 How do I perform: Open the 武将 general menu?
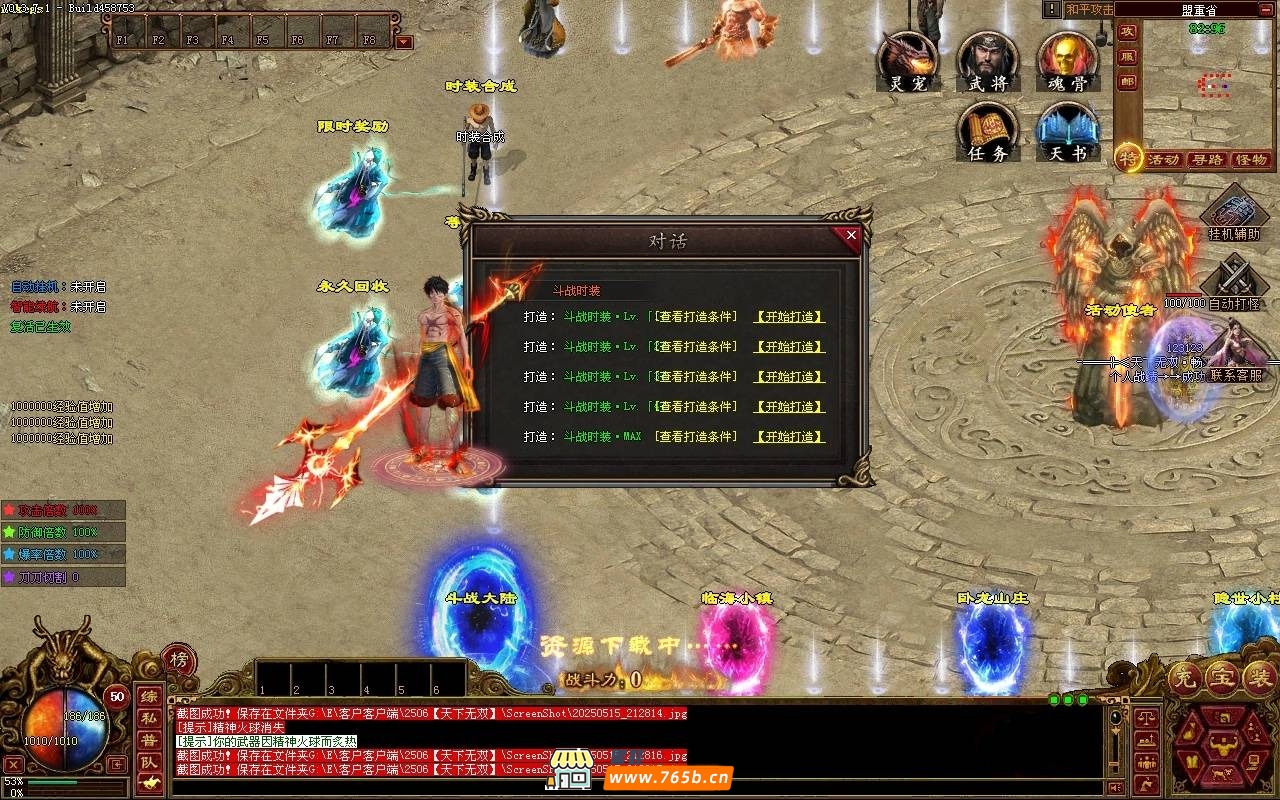click(988, 61)
